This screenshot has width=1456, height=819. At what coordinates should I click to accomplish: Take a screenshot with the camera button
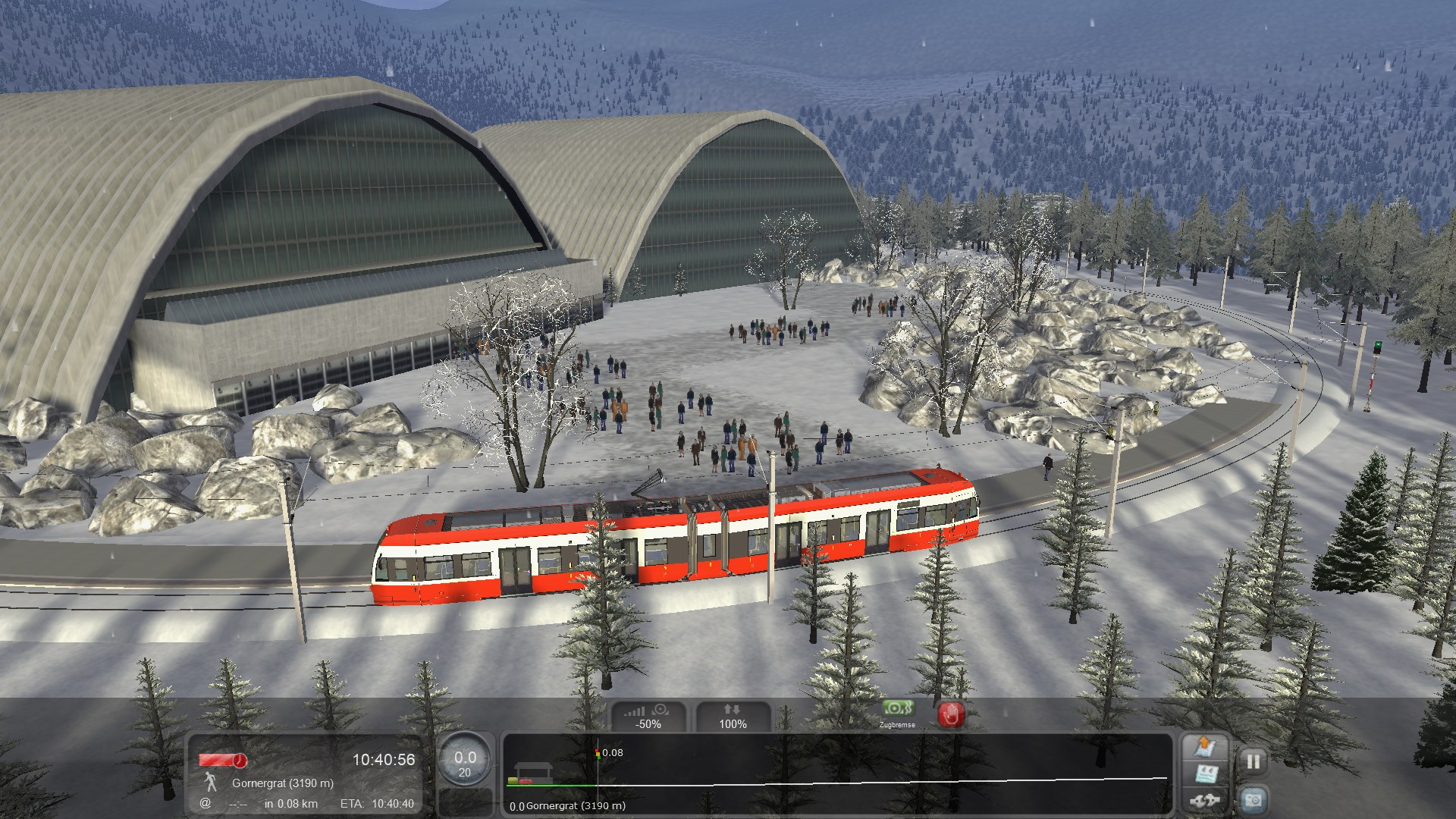[1253, 800]
